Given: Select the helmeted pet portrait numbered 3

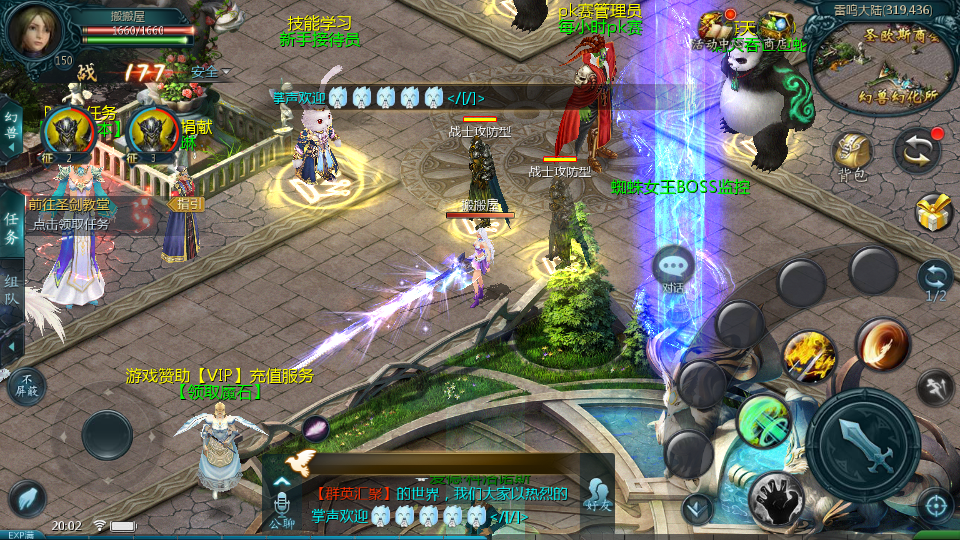Looking at the screenshot, I should pos(153,133).
